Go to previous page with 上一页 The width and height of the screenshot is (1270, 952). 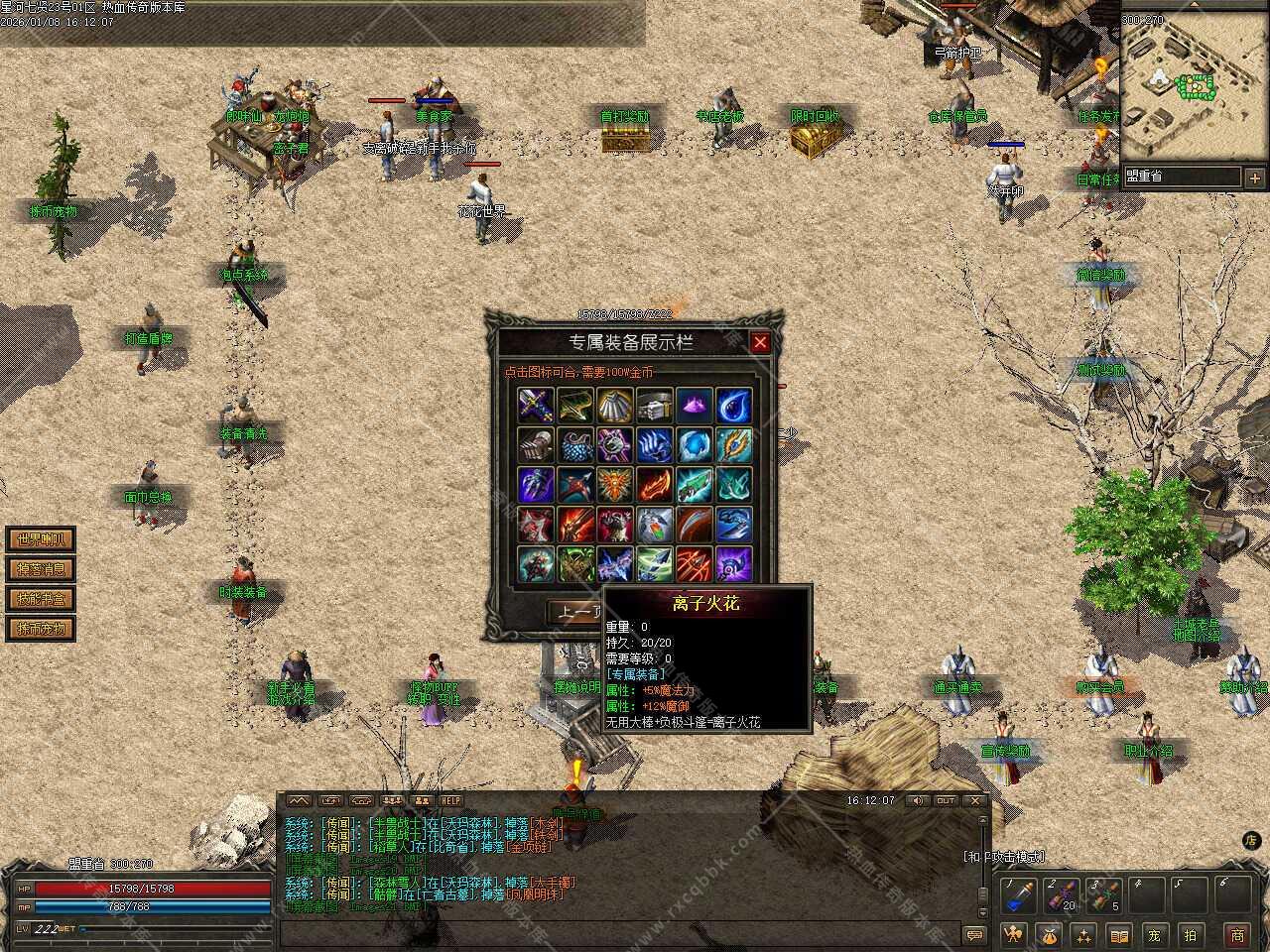pyautogui.click(x=575, y=613)
